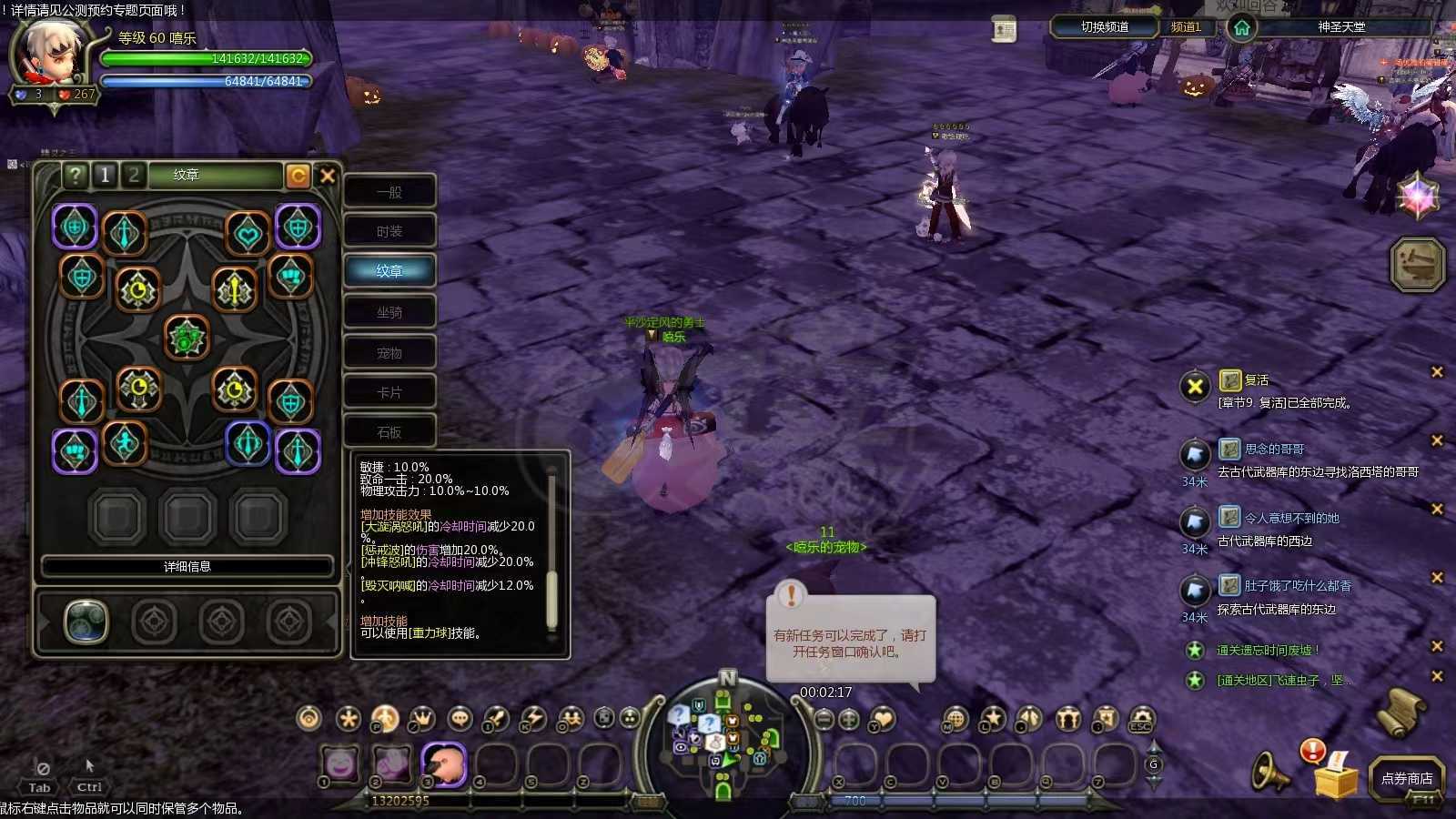This screenshot has width=1456, height=819.
Task: Close the 纹章 crest window
Action: click(328, 176)
